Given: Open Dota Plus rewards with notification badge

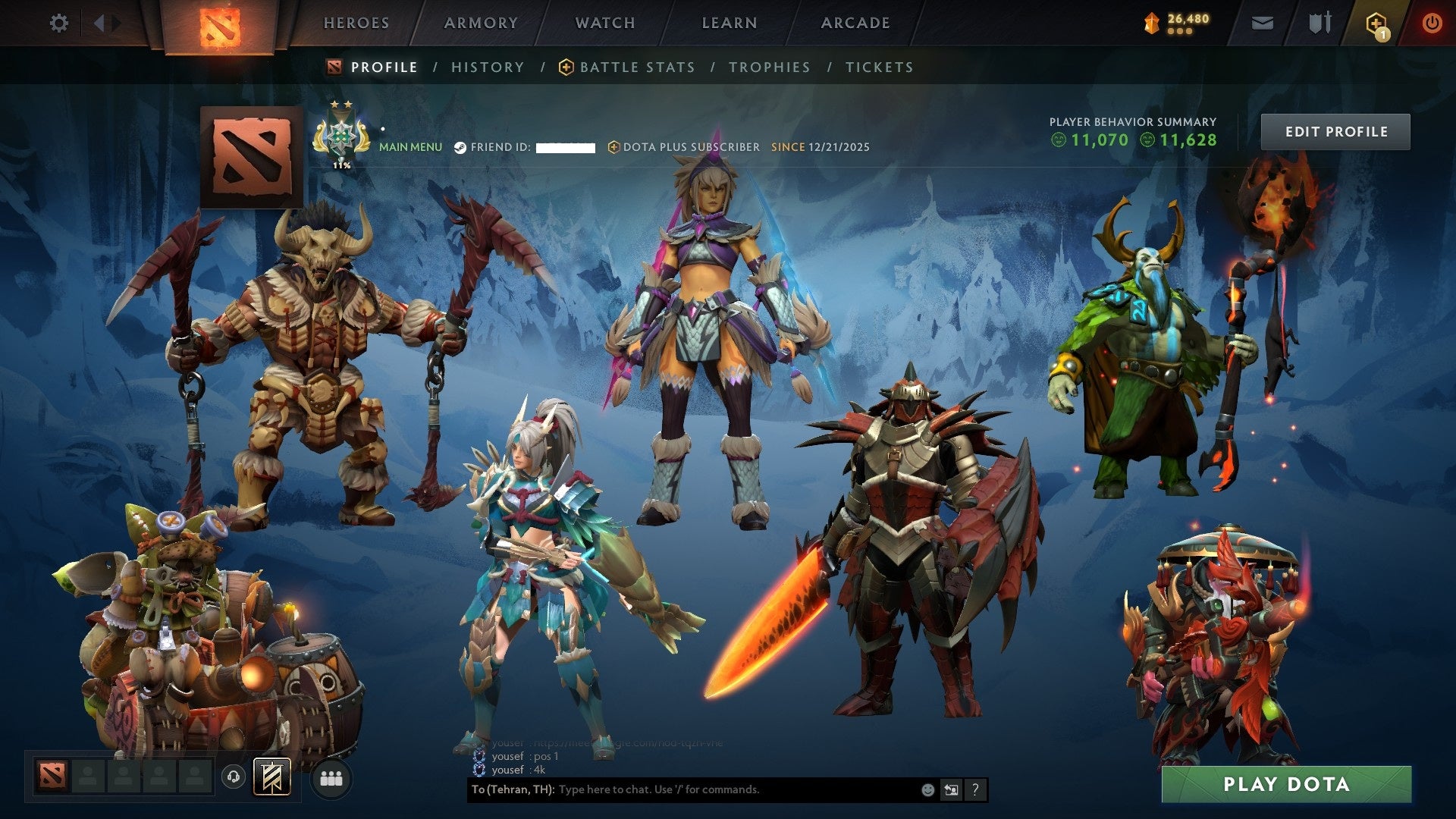Looking at the screenshot, I should tap(1378, 23).
